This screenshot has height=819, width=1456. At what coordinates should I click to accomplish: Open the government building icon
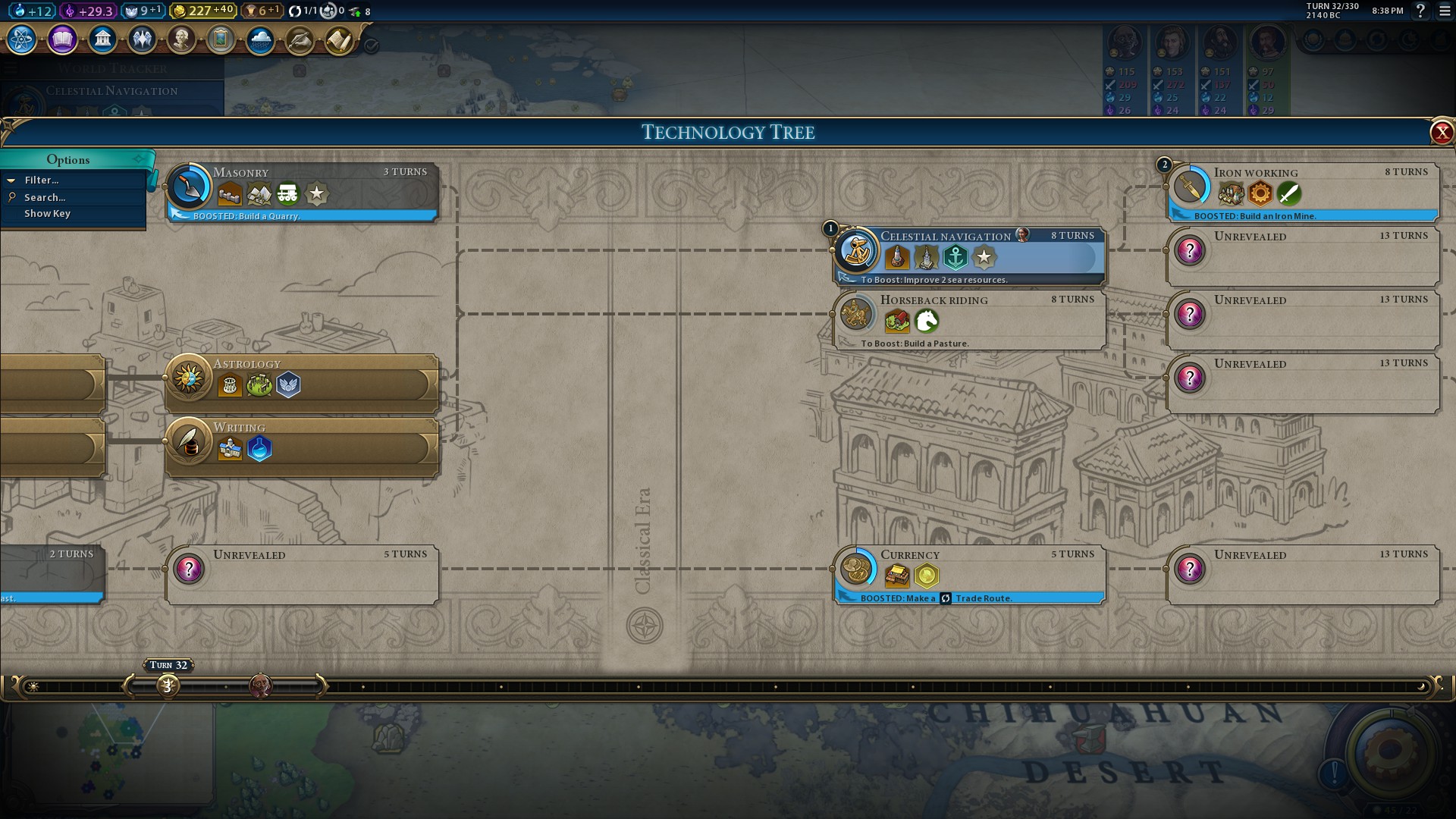(102, 39)
